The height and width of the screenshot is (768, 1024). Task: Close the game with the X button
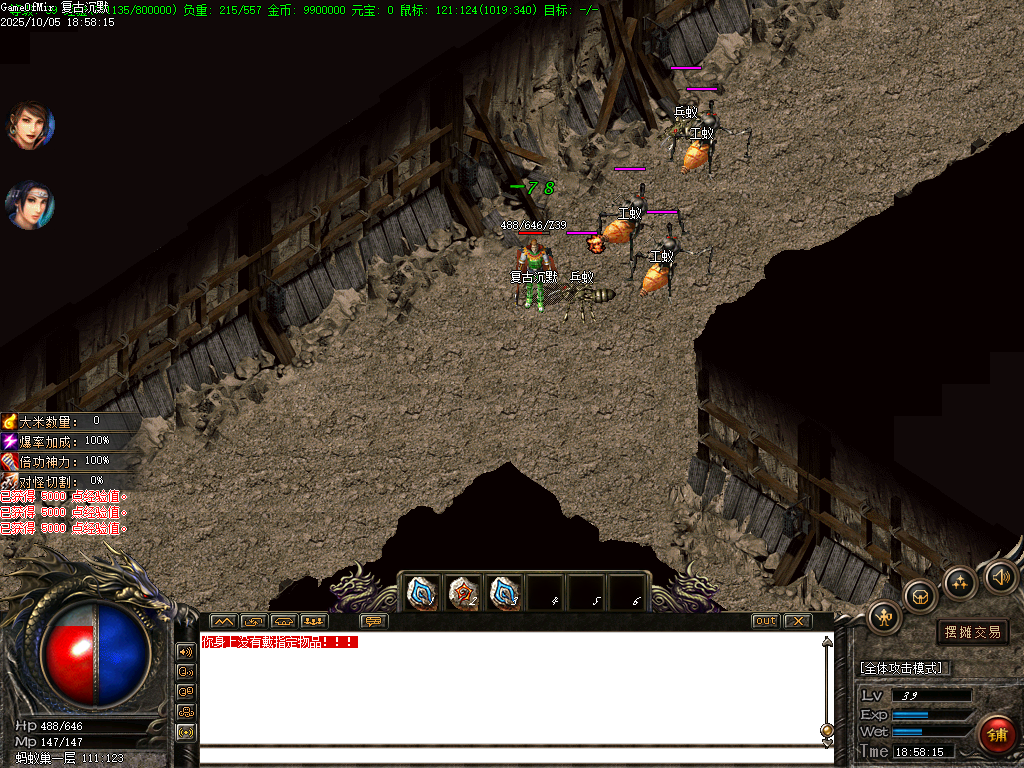tap(797, 621)
